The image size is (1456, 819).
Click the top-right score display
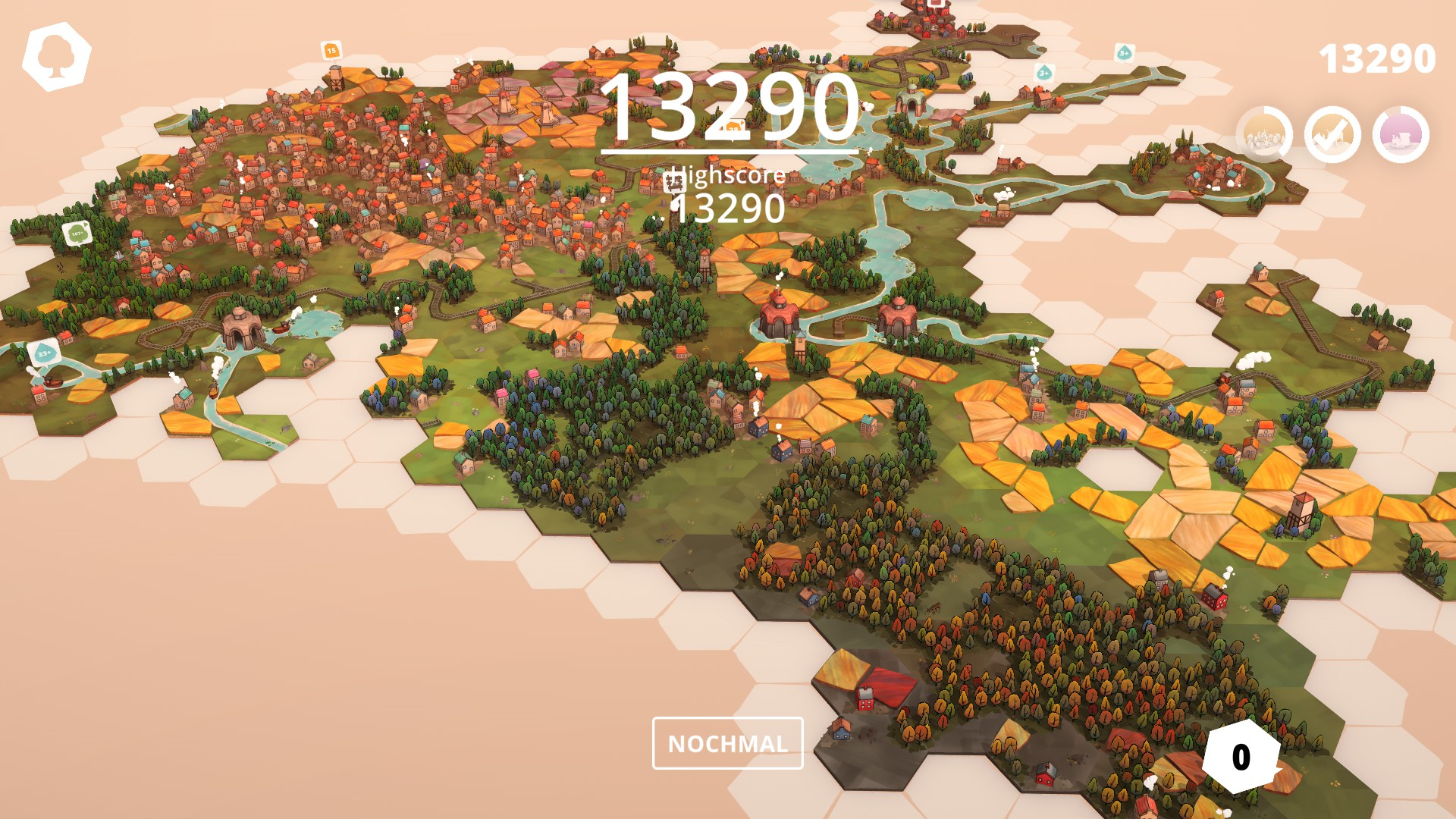tap(1379, 57)
